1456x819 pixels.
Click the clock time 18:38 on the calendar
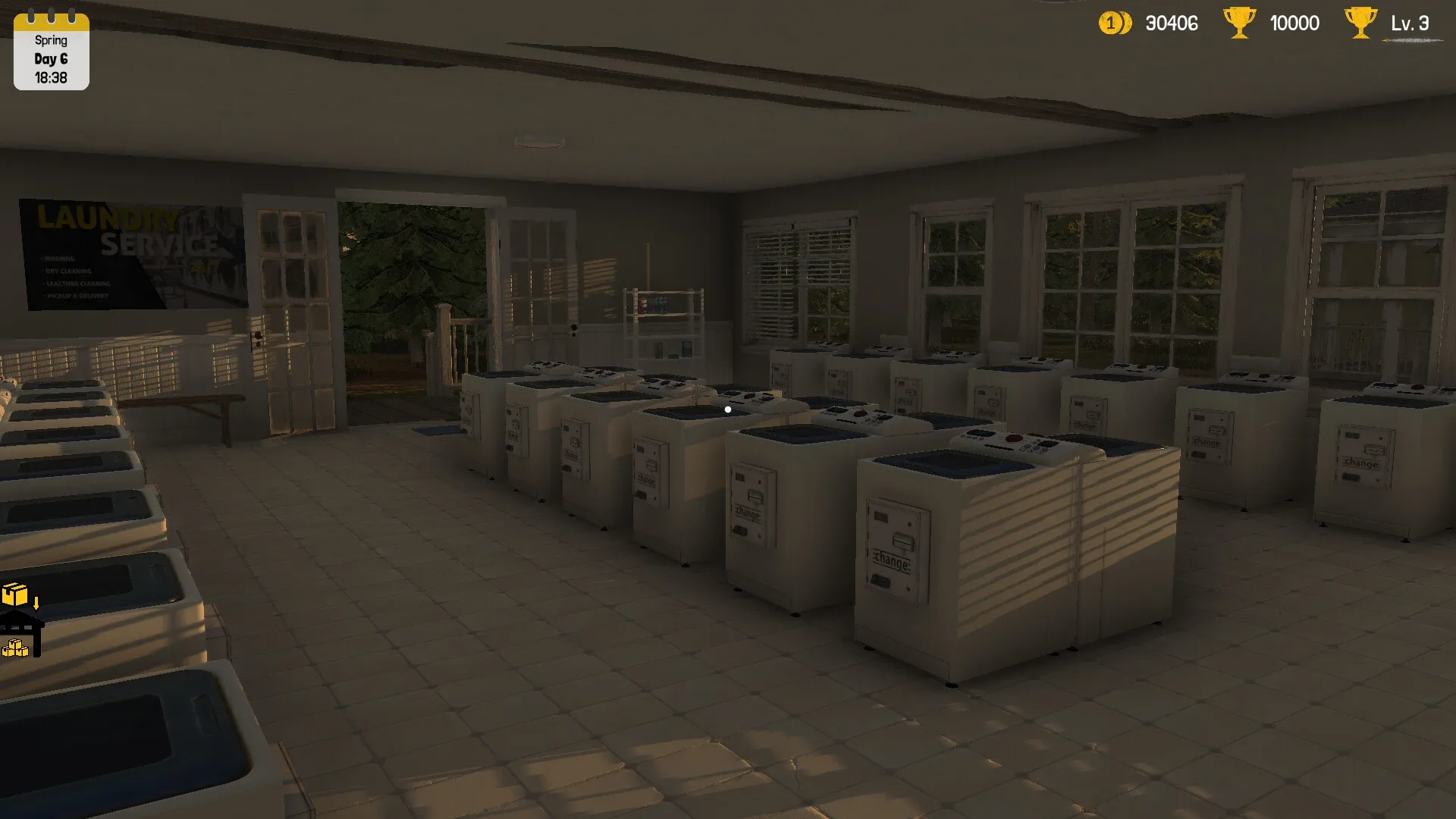coord(50,76)
